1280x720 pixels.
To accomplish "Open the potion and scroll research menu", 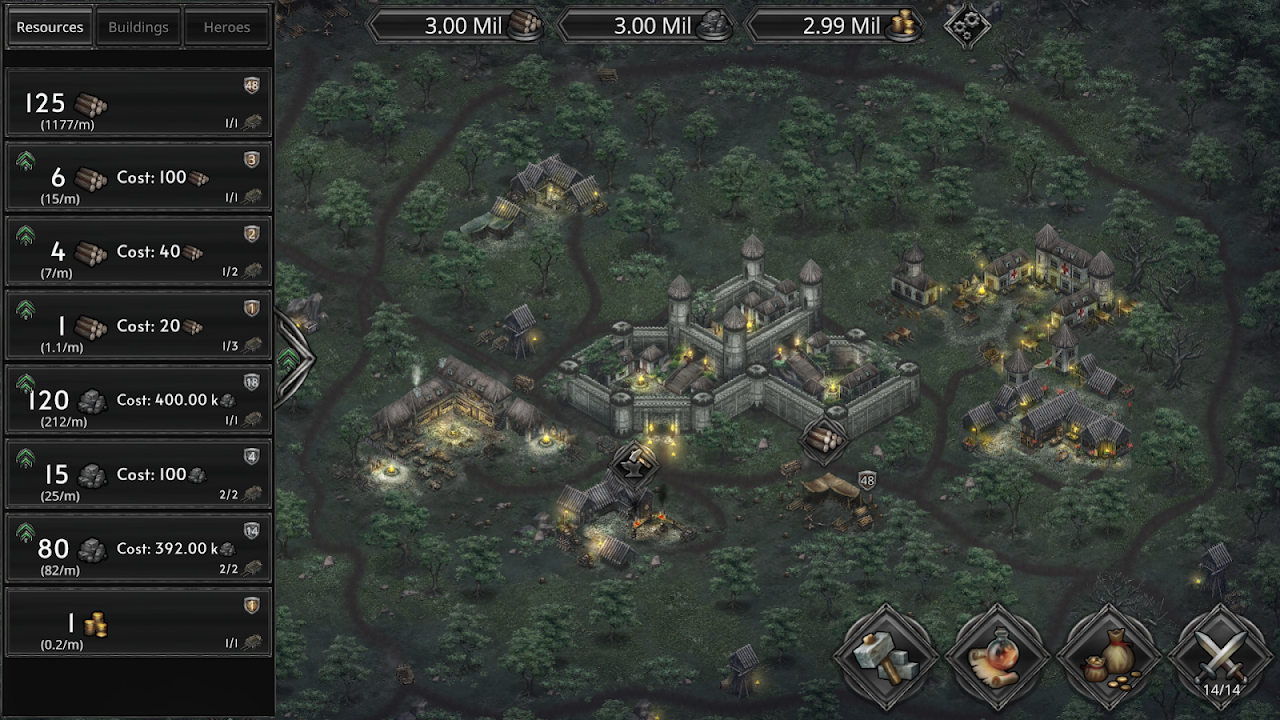I will tap(996, 656).
